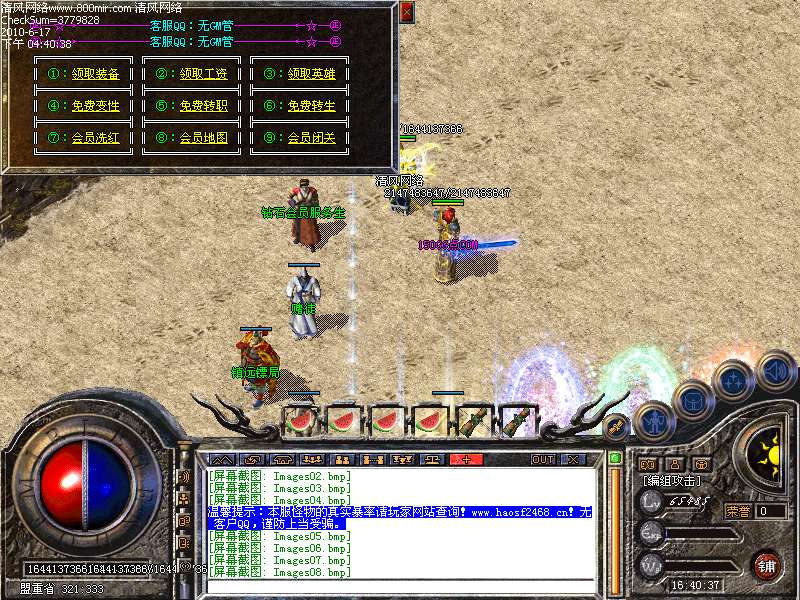Focus the chat input line
This screenshot has width=800, height=600.
(400, 585)
